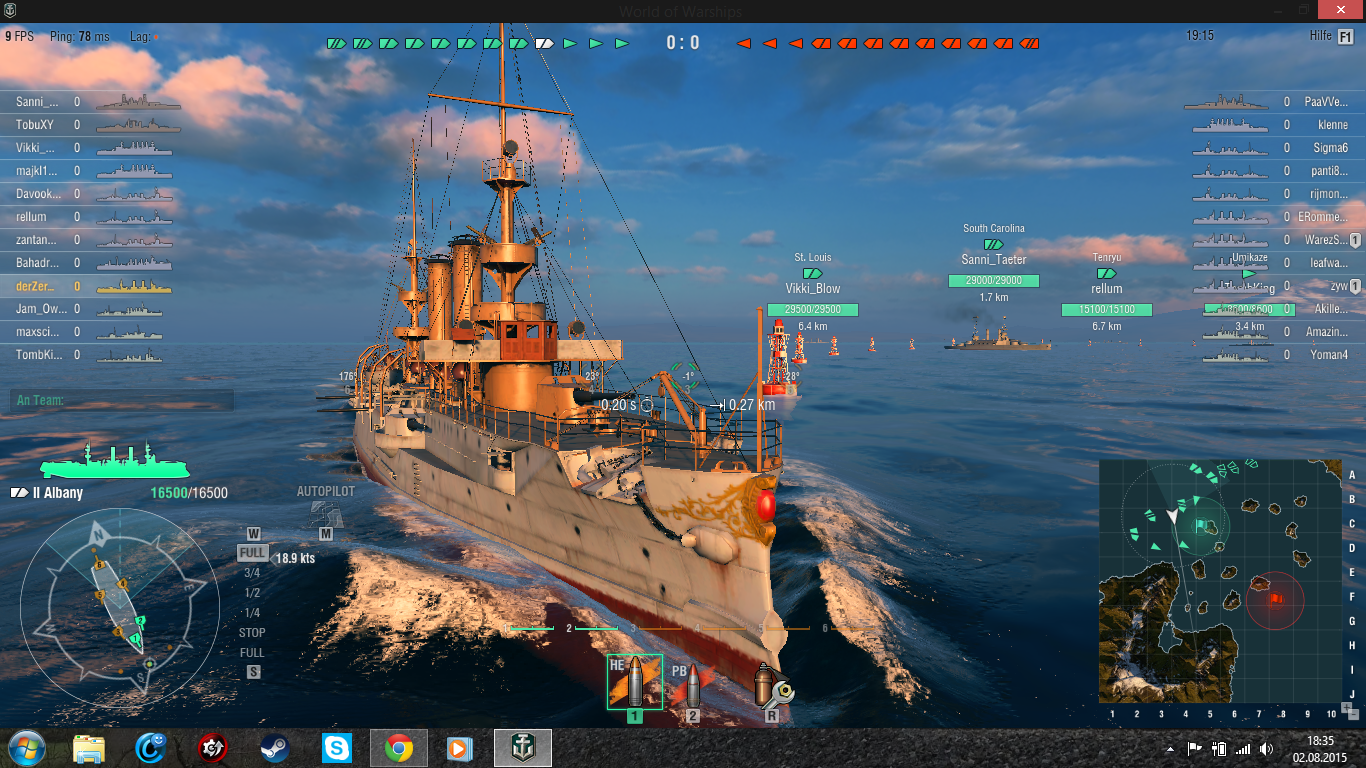Open Google Chrome from the taskbar
Image resolution: width=1366 pixels, height=768 pixels.
(x=398, y=747)
